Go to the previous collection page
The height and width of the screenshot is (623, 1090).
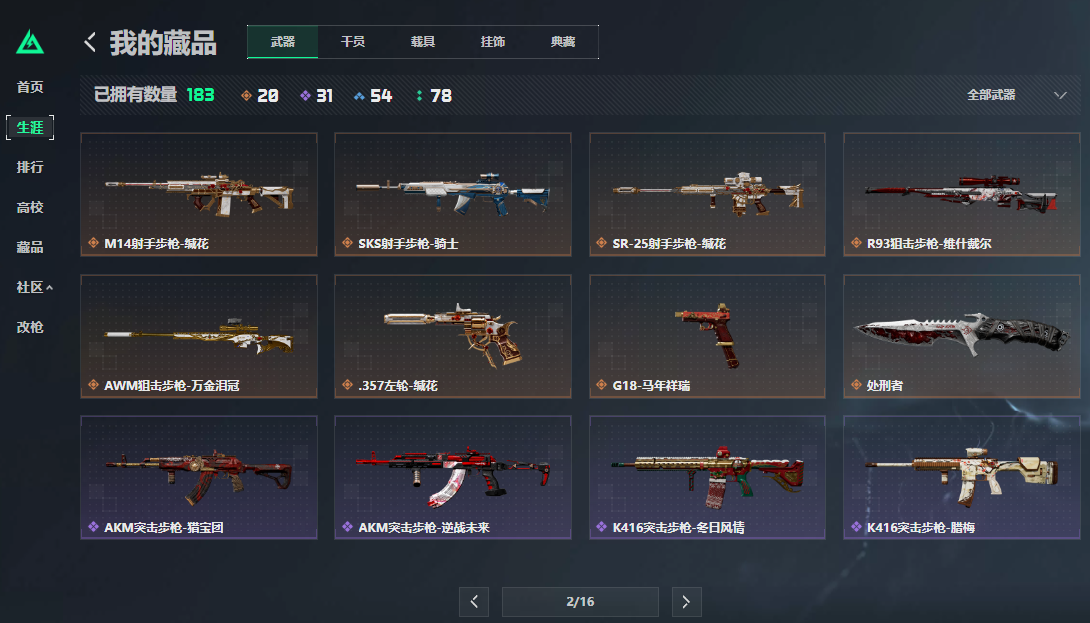click(474, 602)
